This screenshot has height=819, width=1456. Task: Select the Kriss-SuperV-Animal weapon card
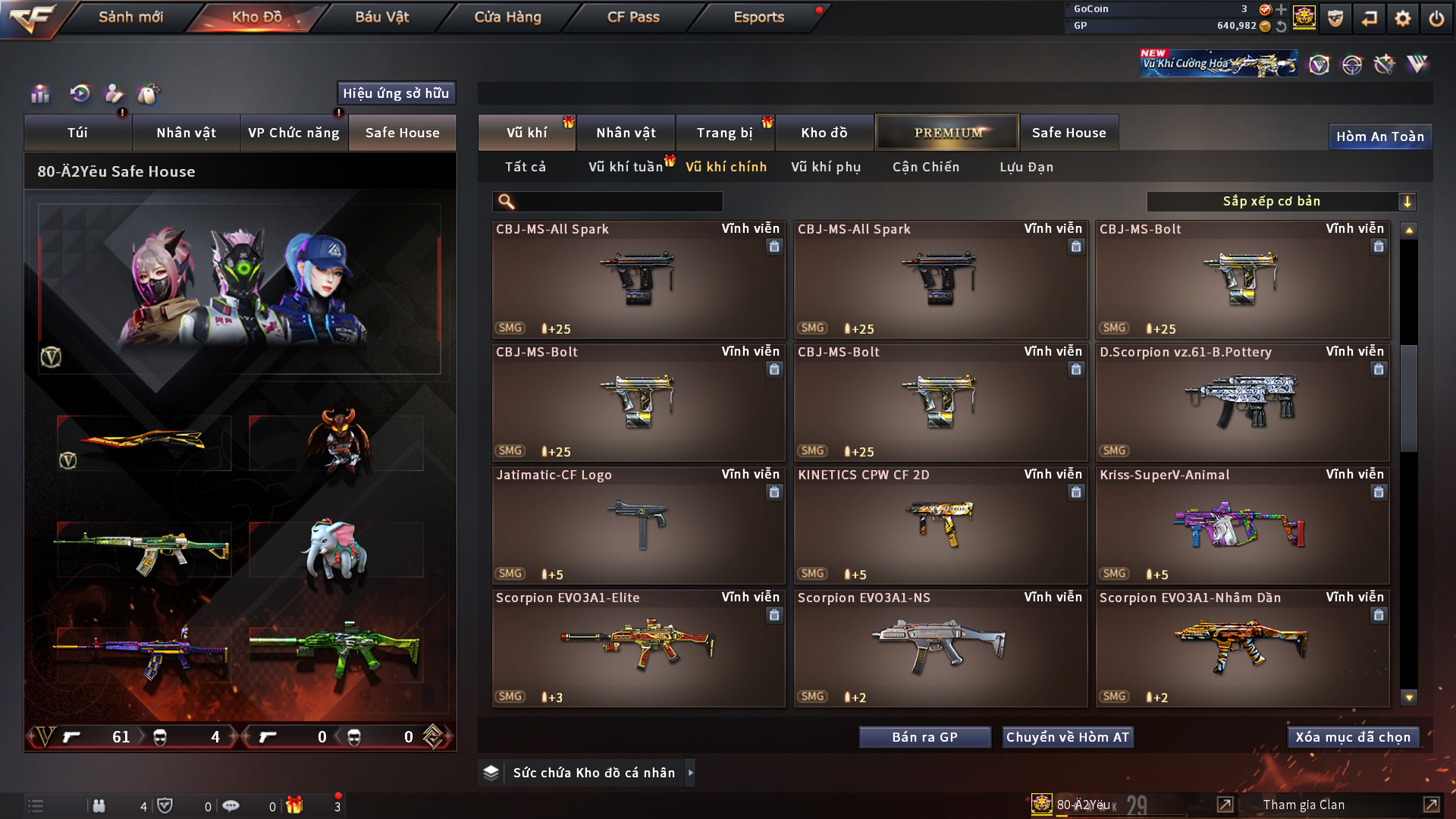coord(1242,525)
